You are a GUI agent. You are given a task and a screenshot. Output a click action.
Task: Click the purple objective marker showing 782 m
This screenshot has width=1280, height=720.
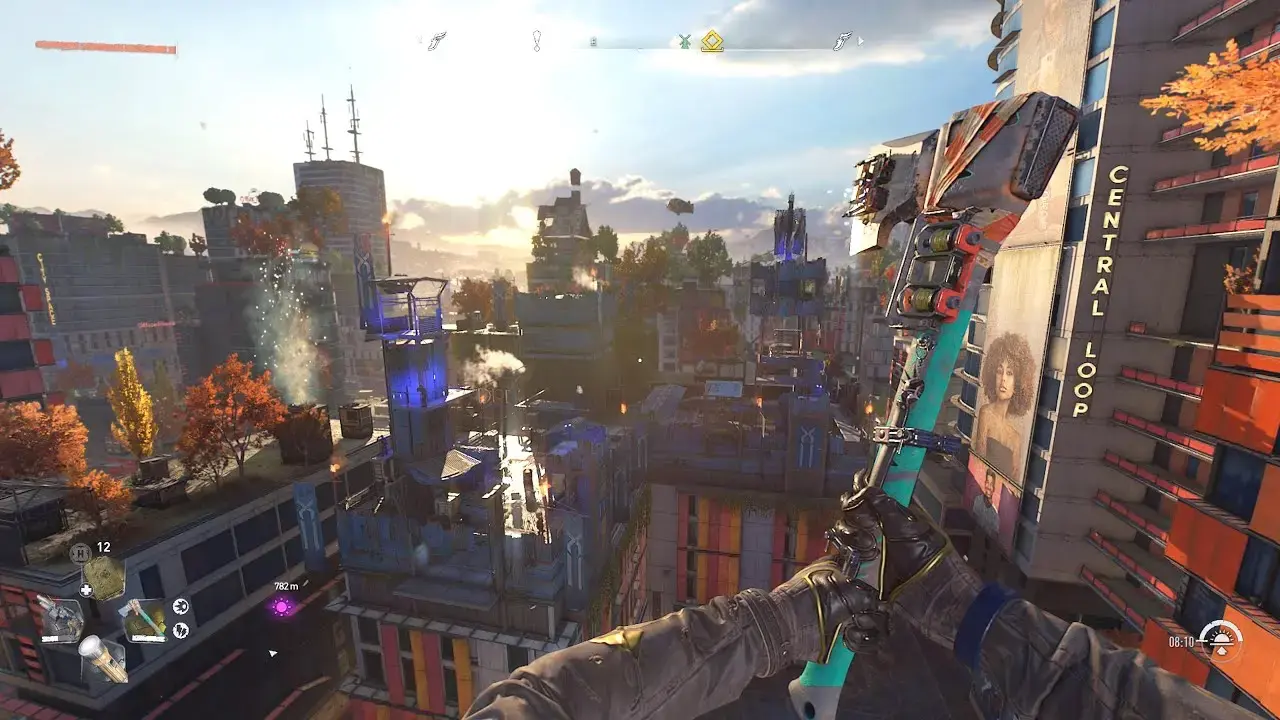(283, 606)
